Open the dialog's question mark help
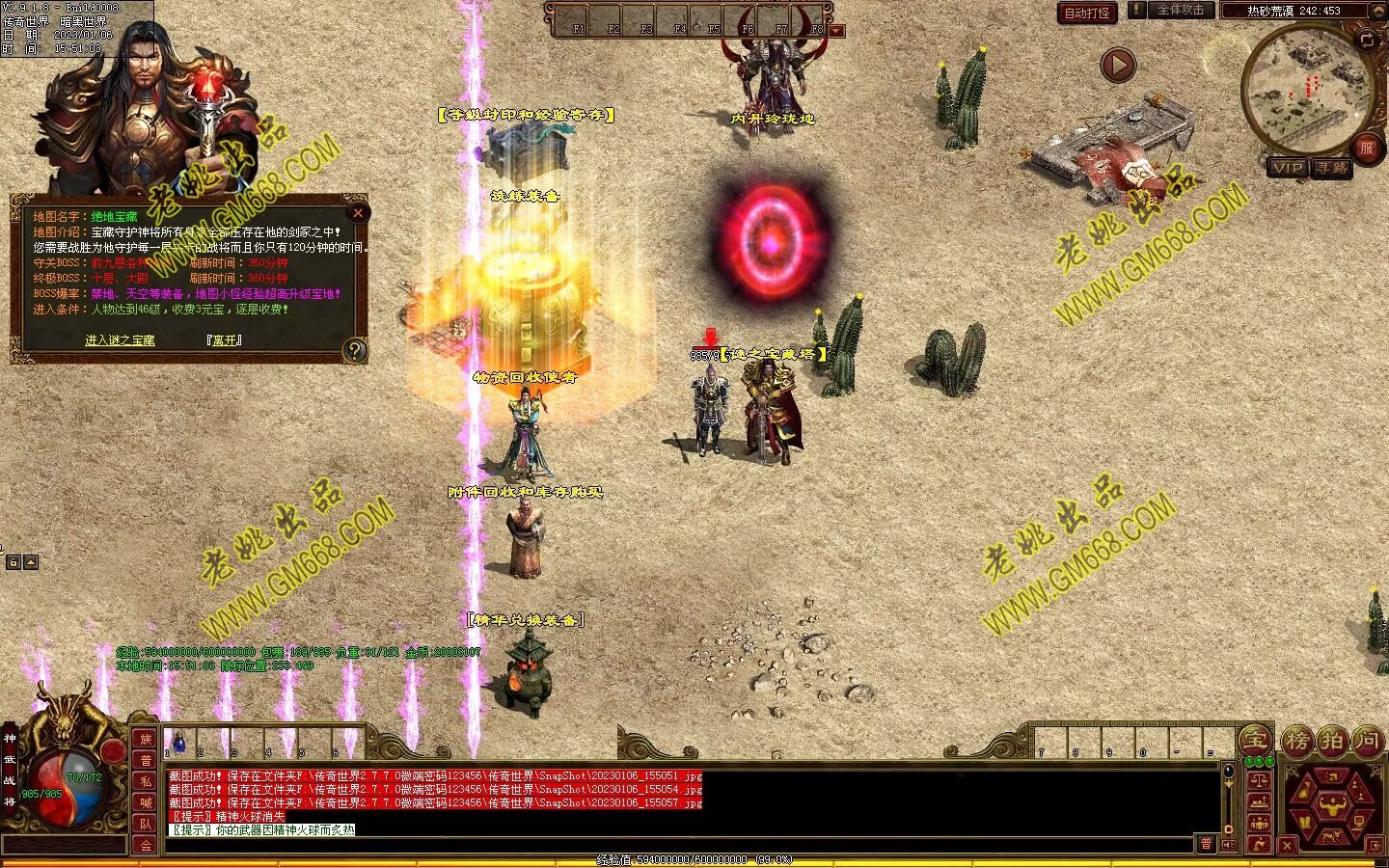 coord(355,350)
